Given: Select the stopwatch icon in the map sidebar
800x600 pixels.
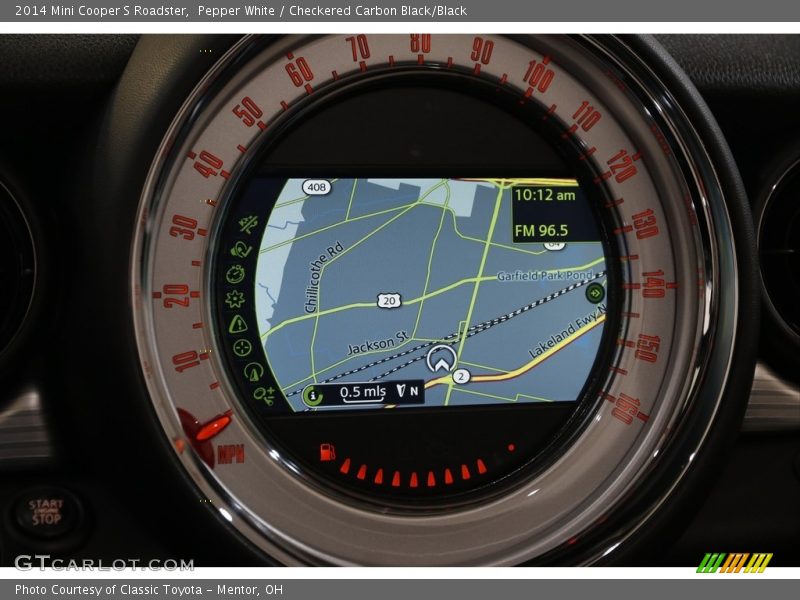Looking at the screenshot, I should click(236, 274).
